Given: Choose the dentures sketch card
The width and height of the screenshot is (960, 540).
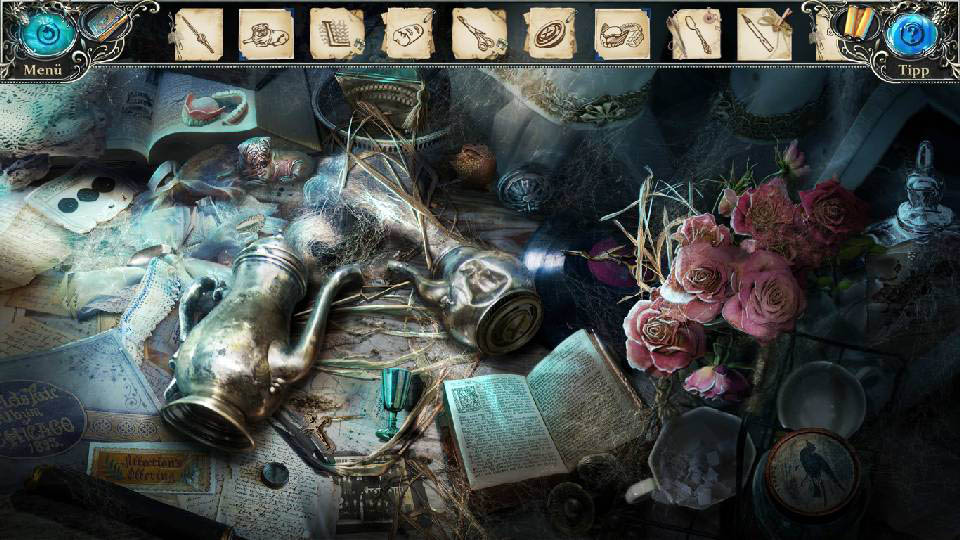Looking at the screenshot, I should [x=621, y=34].
